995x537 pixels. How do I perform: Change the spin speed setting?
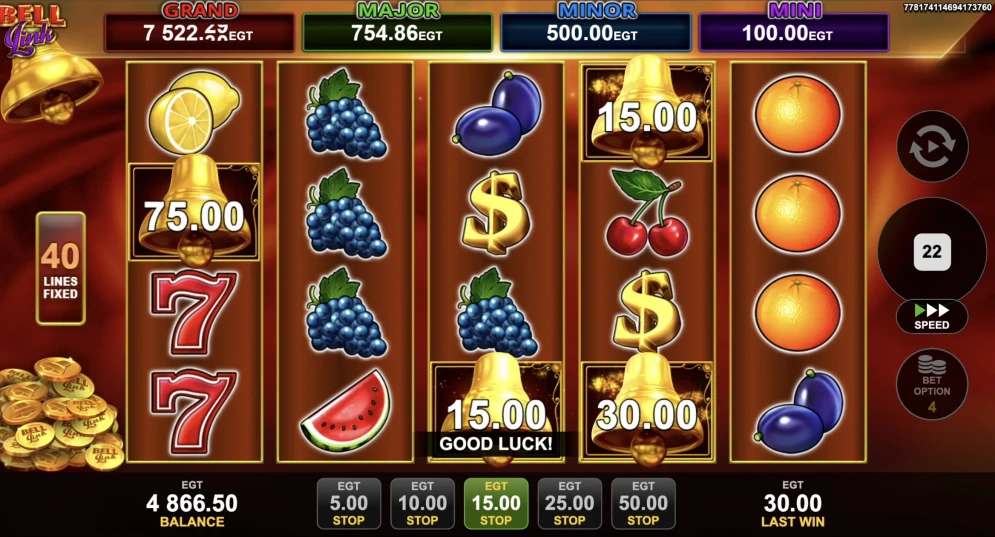932,317
